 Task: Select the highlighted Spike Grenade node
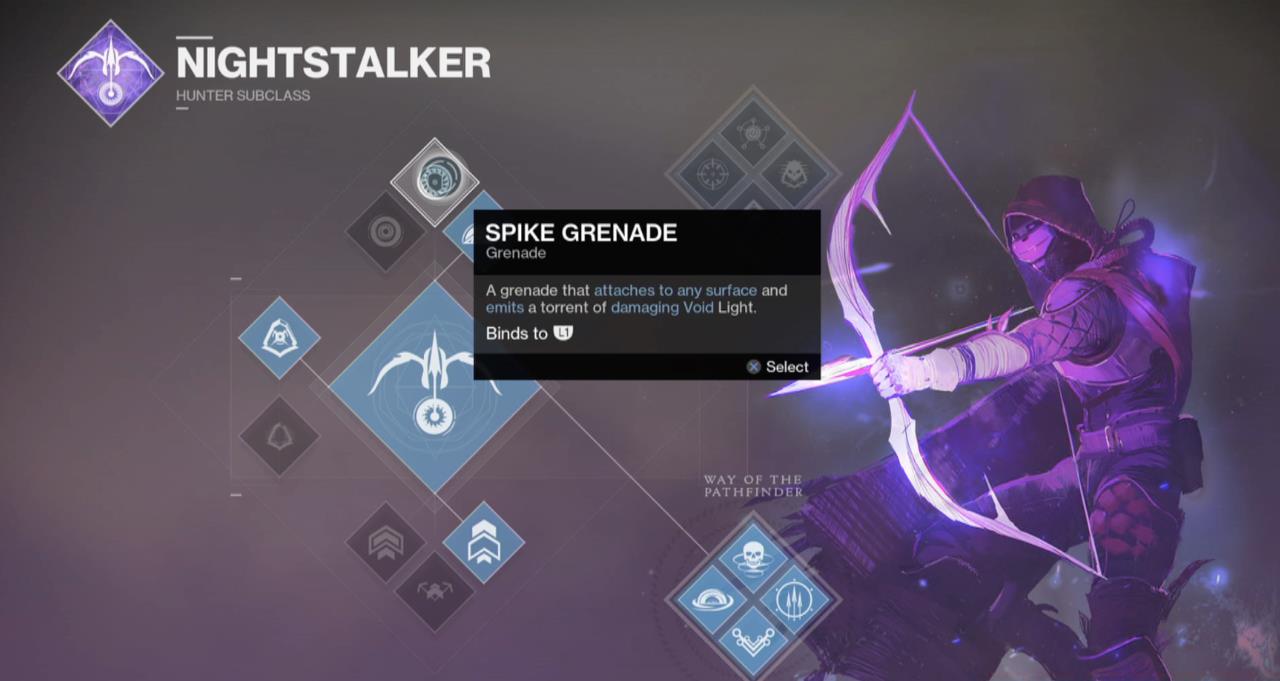434,181
